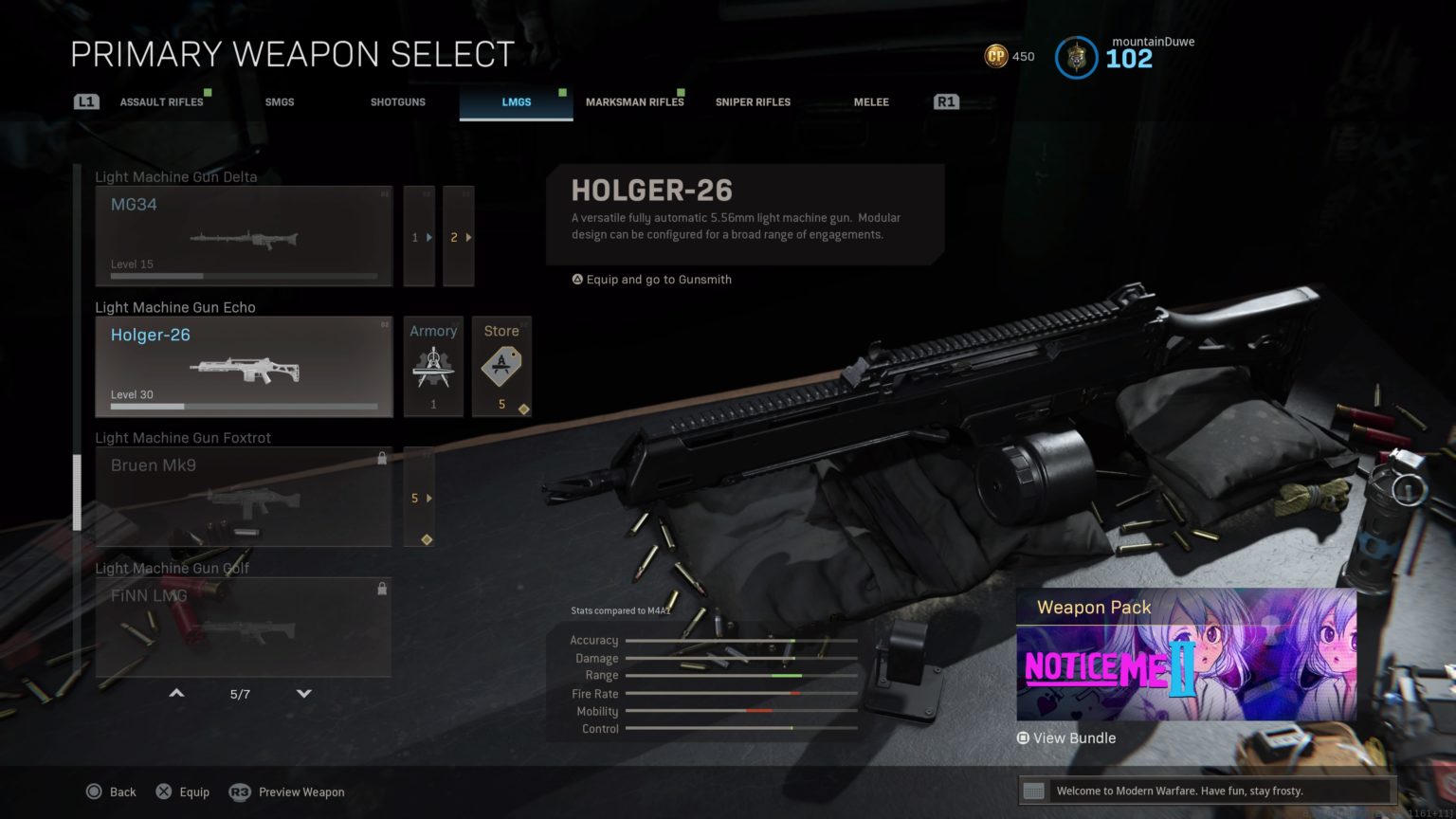Click the down arrow below the weapon list
Image resolution: width=1456 pixels, height=819 pixels.
coord(303,693)
